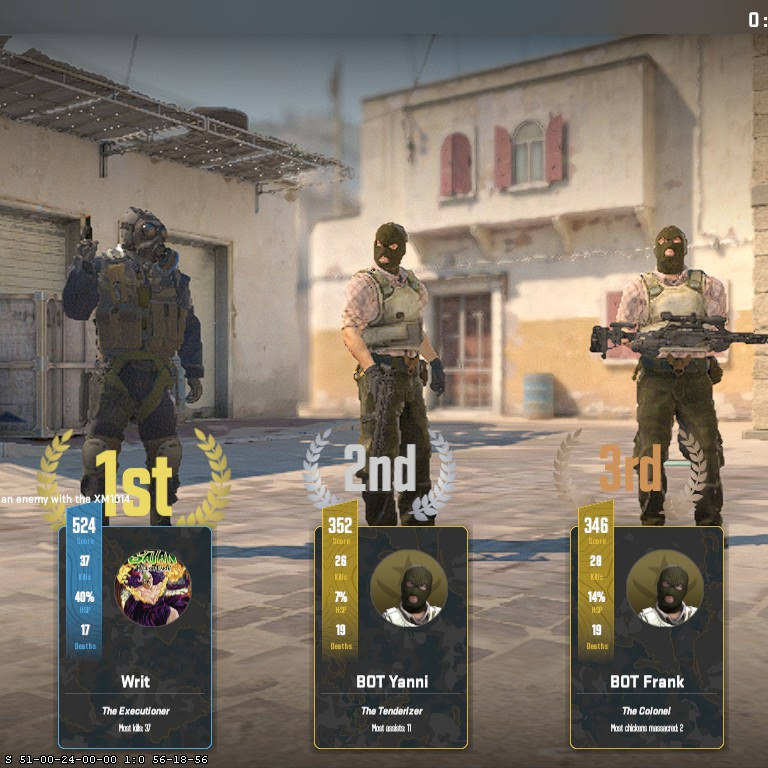Click BOT Yanni's balaclava avatar
This screenshot has width=768, height=768.
click(x=409, y=588)
